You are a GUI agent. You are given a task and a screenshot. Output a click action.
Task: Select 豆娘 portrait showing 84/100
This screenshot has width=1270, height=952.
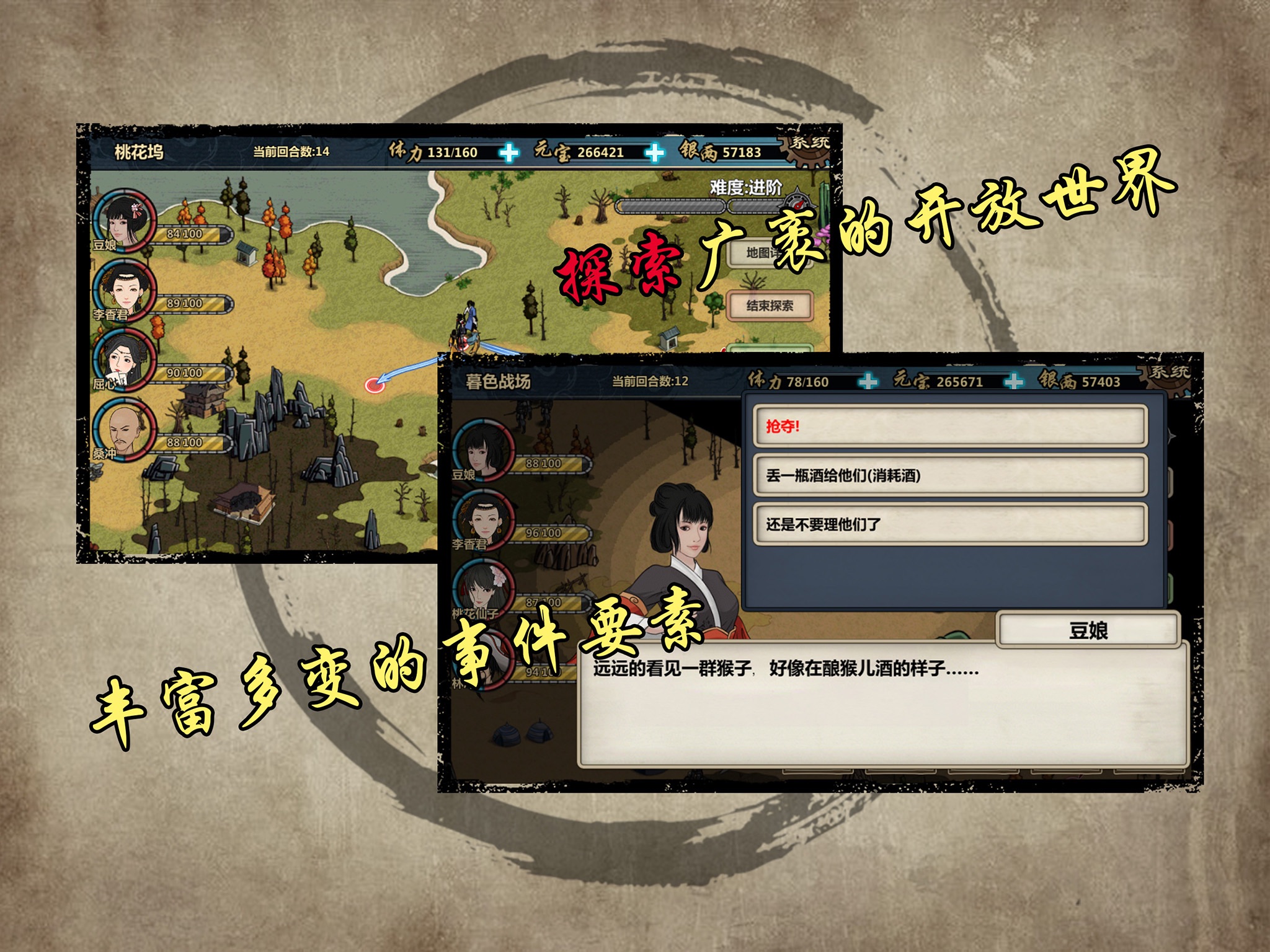[124, 220]
